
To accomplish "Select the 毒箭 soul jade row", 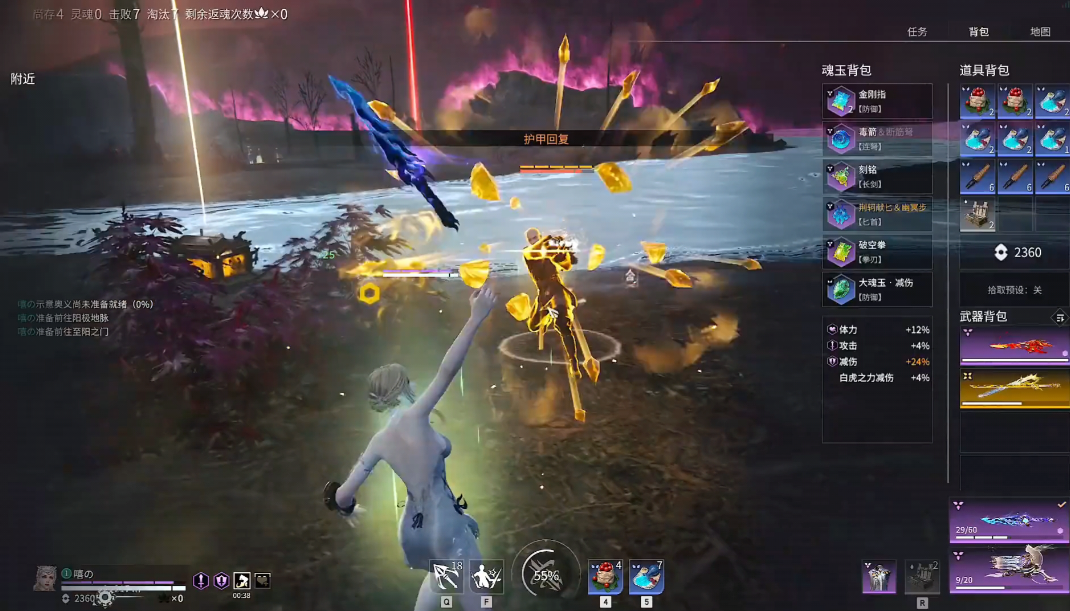I will tap(877, 138).
